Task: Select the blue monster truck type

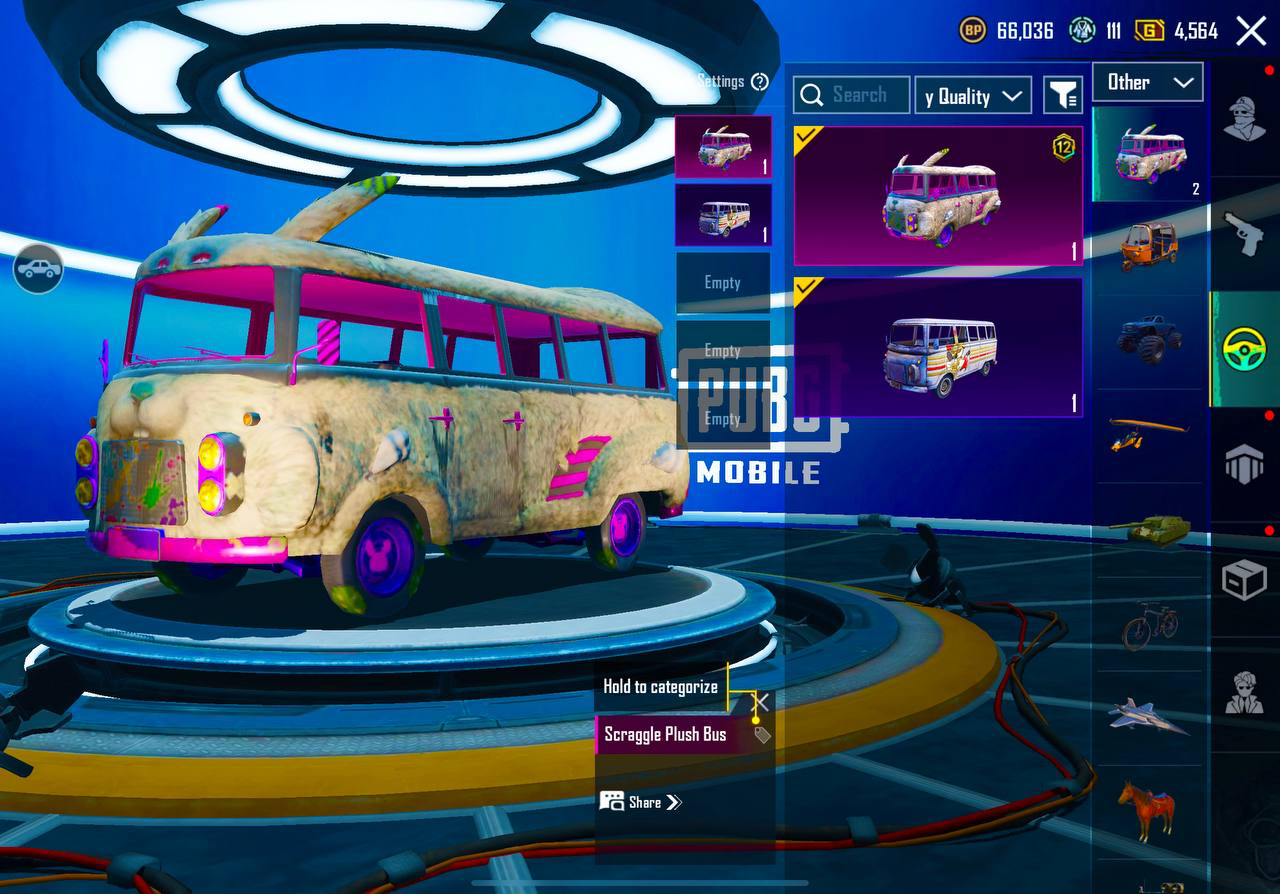Action: pos(1148,338)
